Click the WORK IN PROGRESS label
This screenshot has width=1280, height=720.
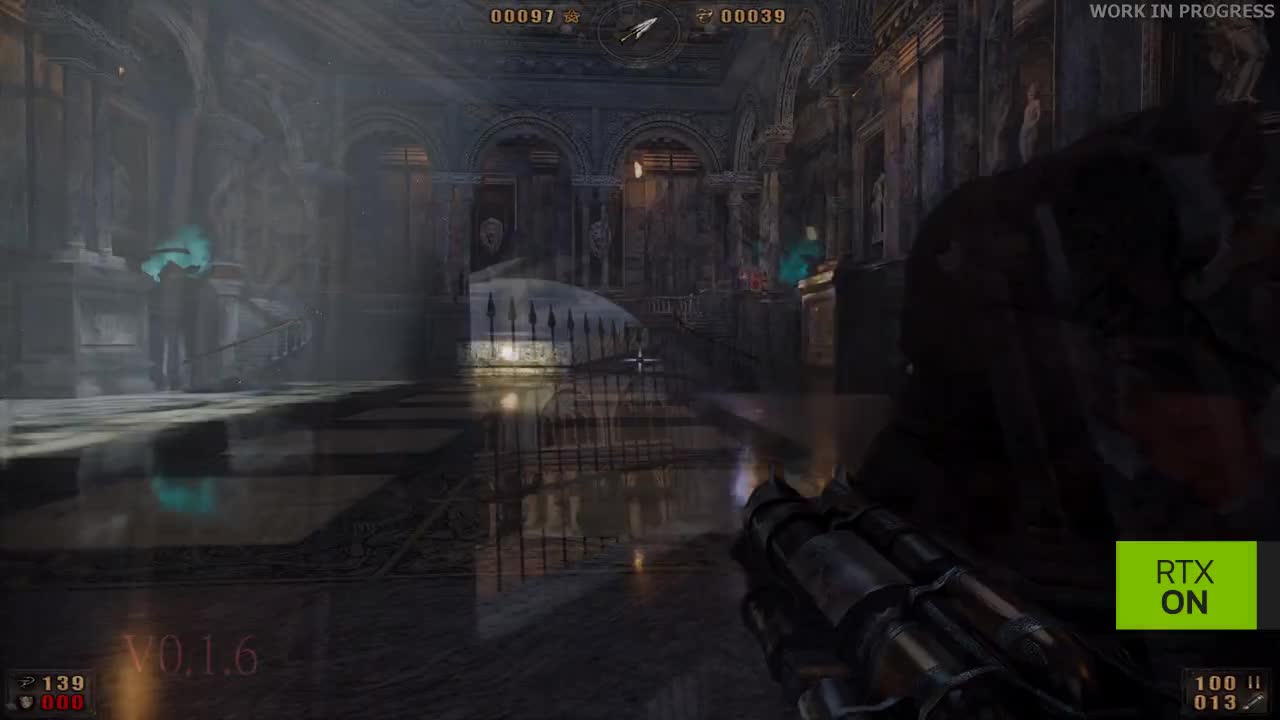pos(1180,12)
